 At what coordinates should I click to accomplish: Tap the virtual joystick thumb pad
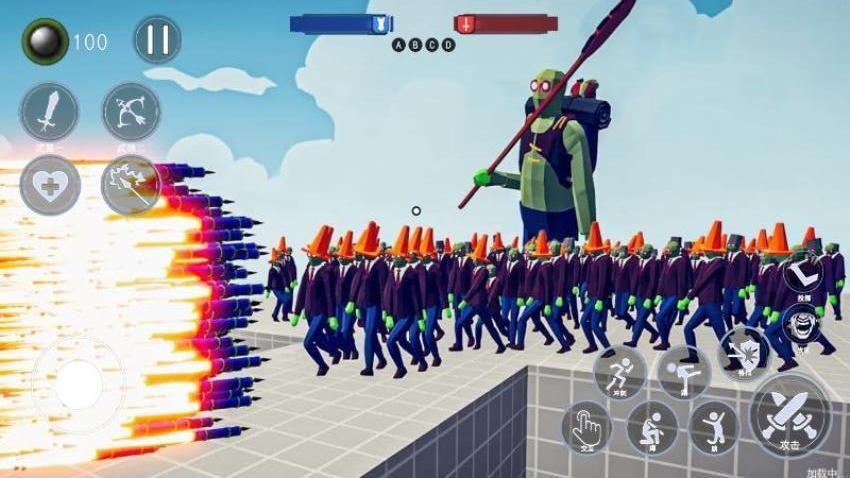[x=78, y=385]
